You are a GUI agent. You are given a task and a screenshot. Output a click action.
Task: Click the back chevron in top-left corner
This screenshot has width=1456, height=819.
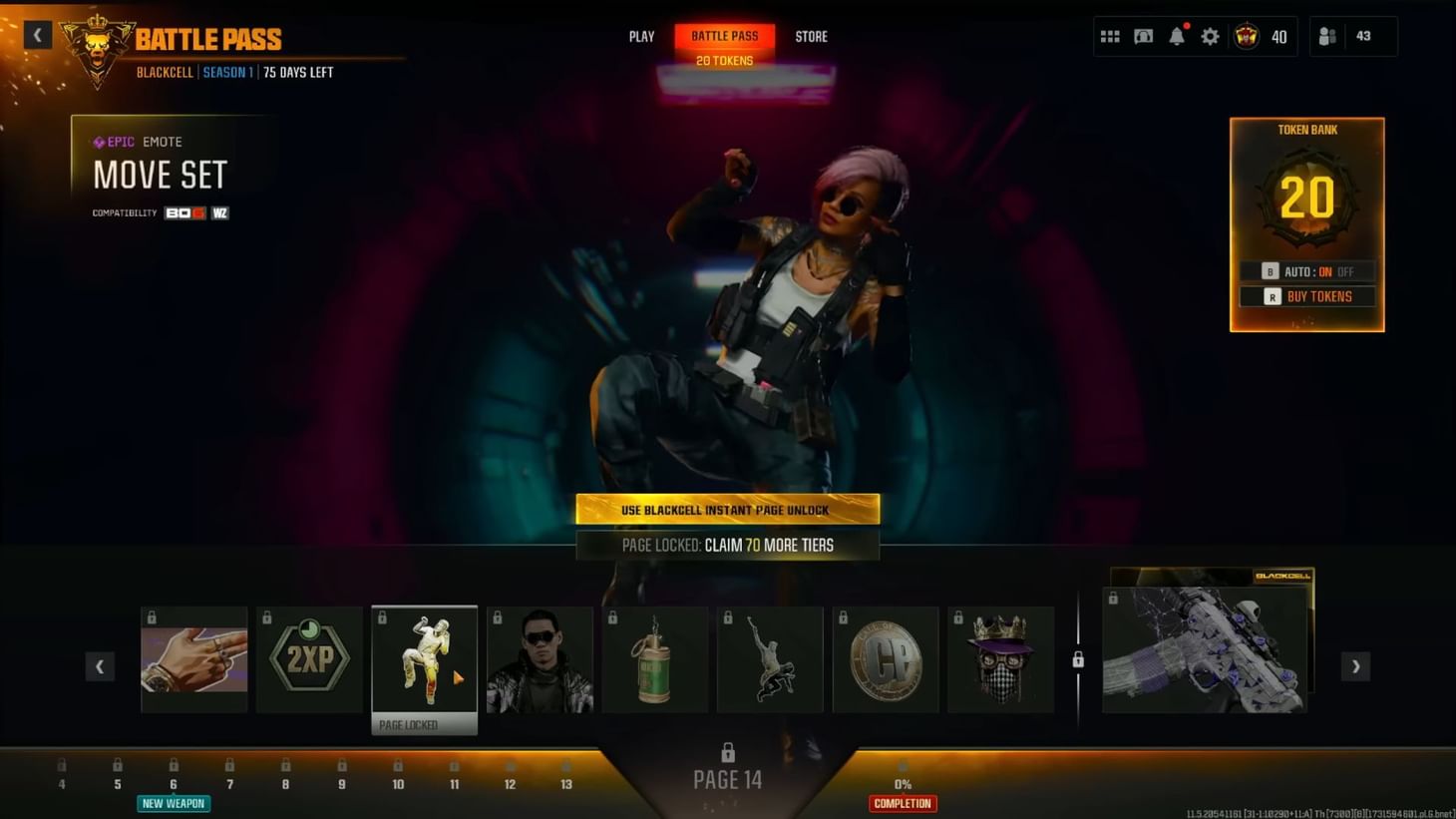pos(37,34)
